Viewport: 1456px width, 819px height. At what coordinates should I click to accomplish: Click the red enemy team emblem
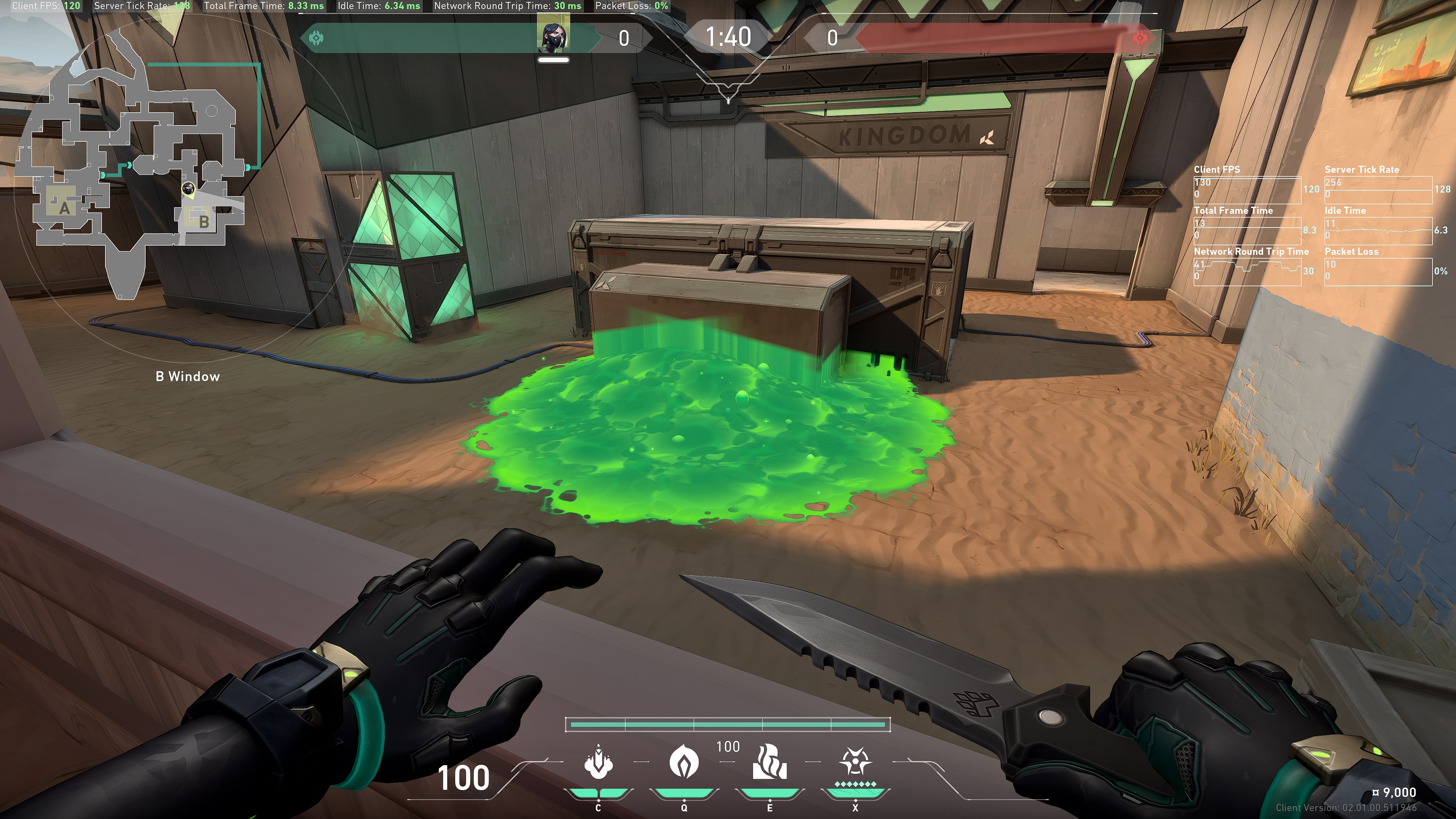point(1141,38)
